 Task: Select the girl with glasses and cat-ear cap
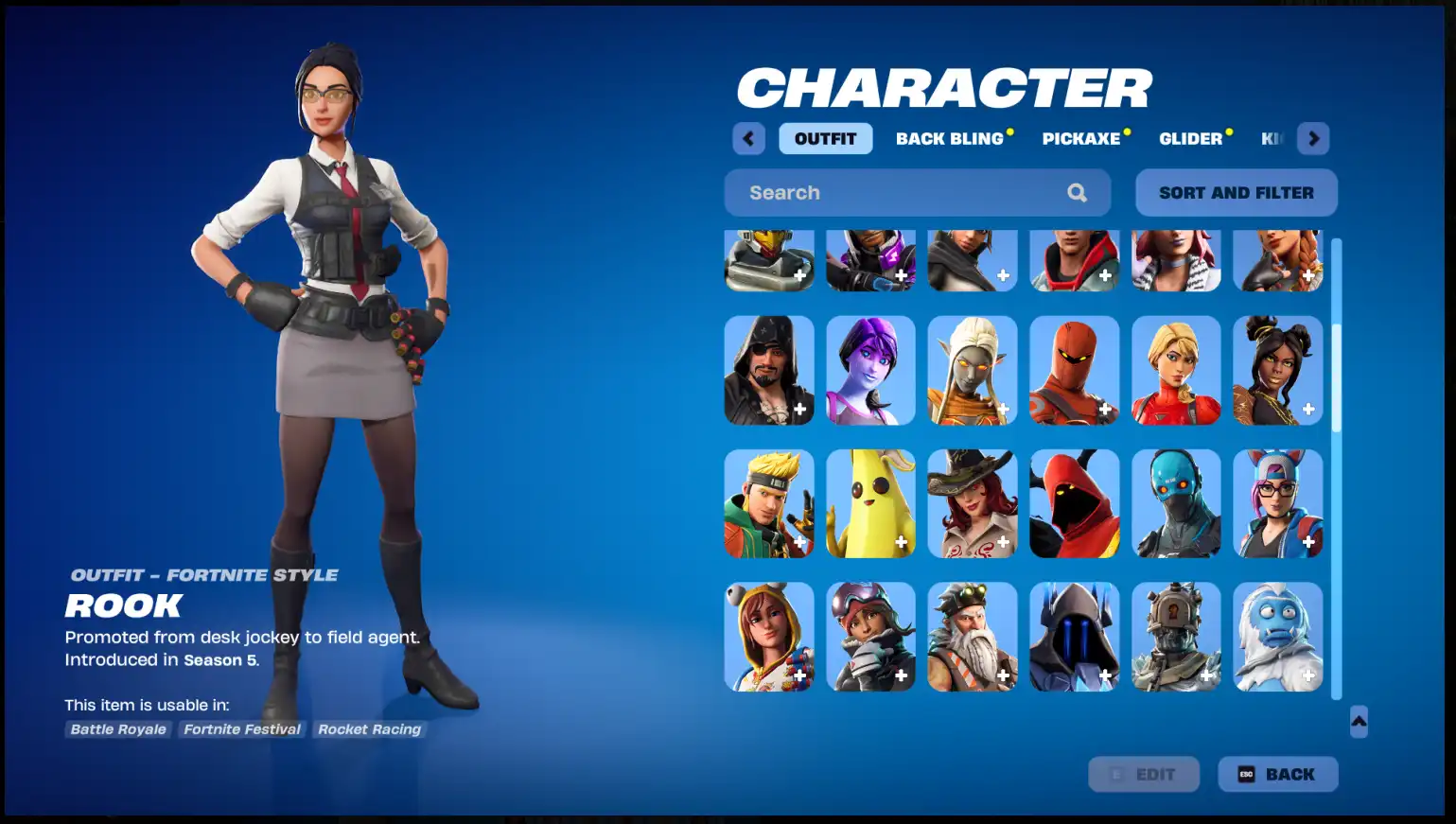[1277, 503]
